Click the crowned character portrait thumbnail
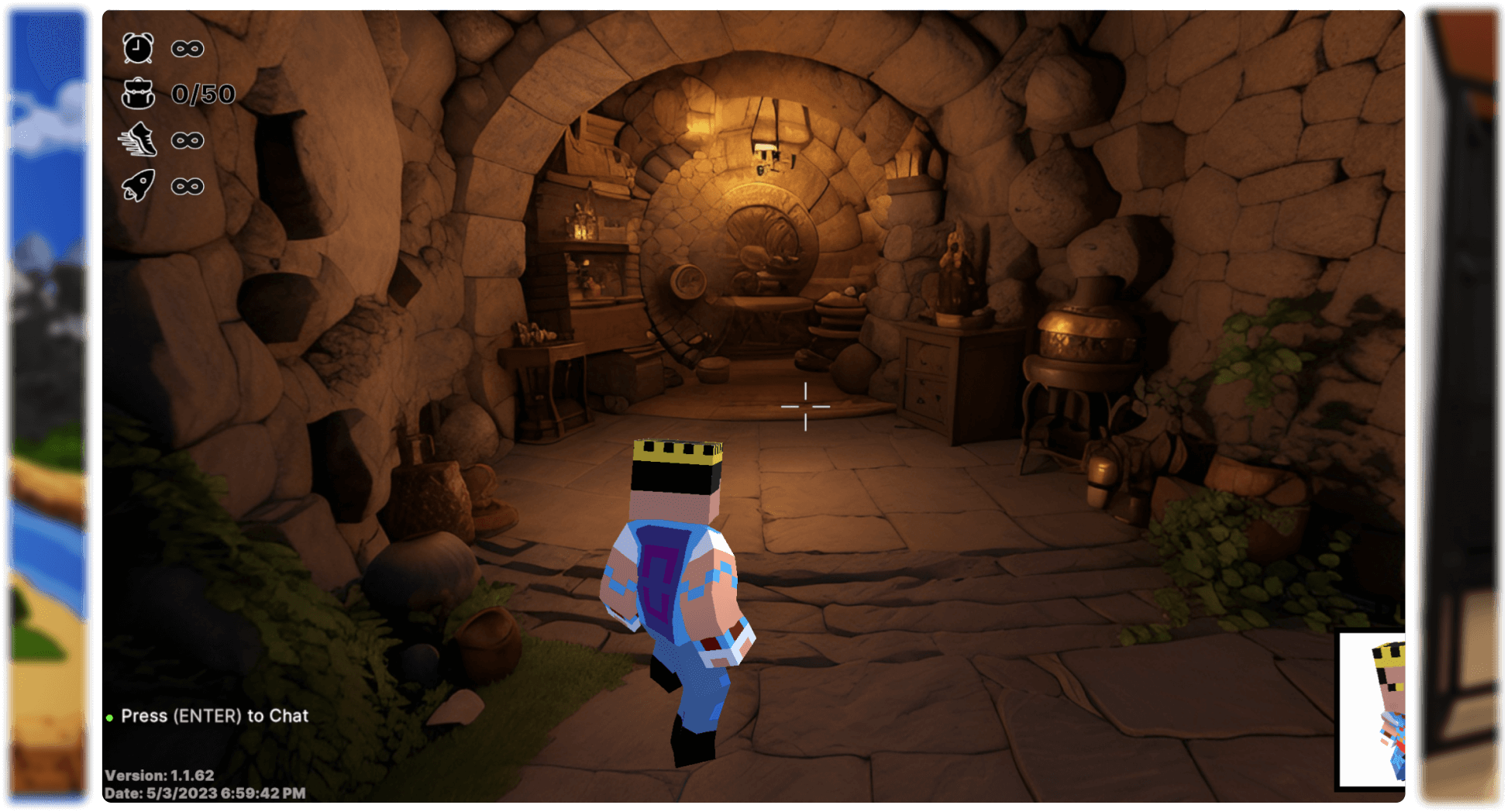This screenshot has width=1508, height=812. [x=1372, y=710]
